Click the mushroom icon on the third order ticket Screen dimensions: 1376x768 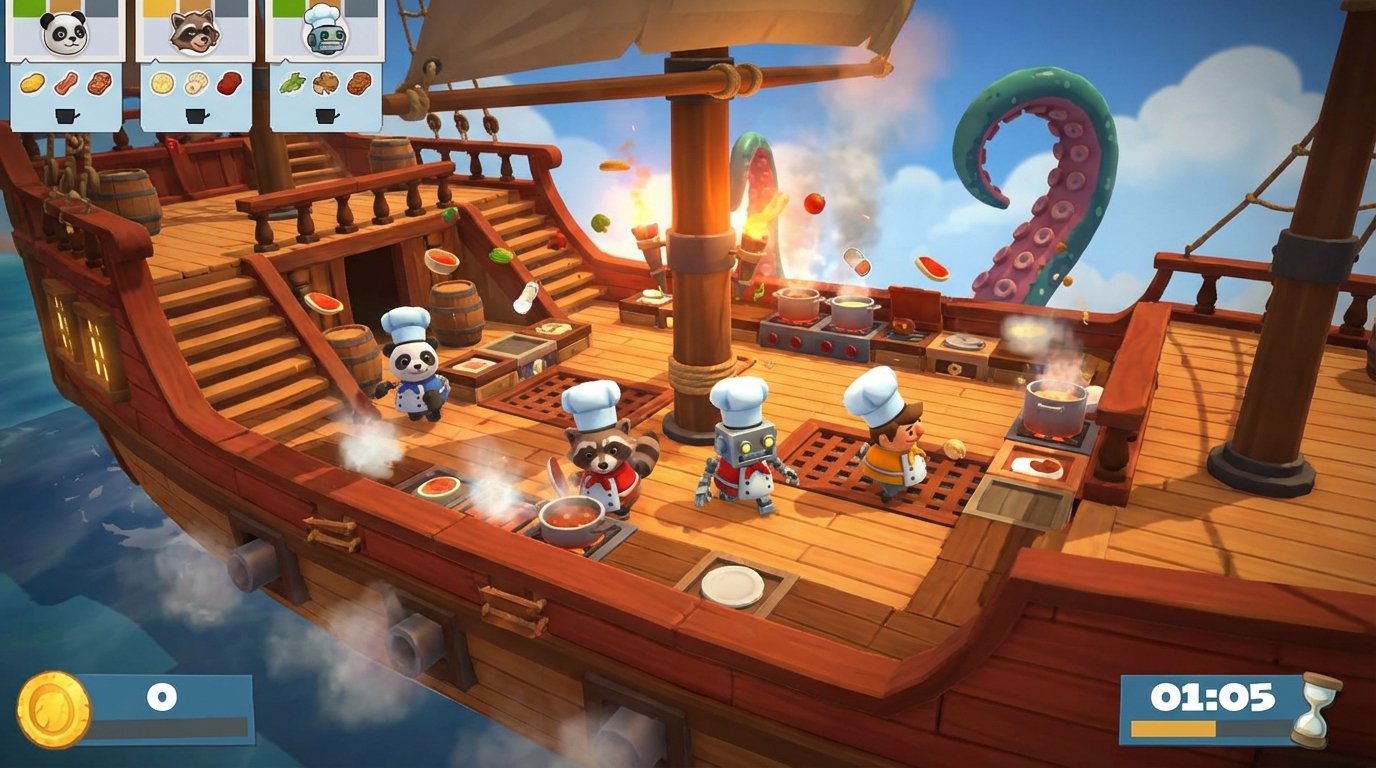324,84
